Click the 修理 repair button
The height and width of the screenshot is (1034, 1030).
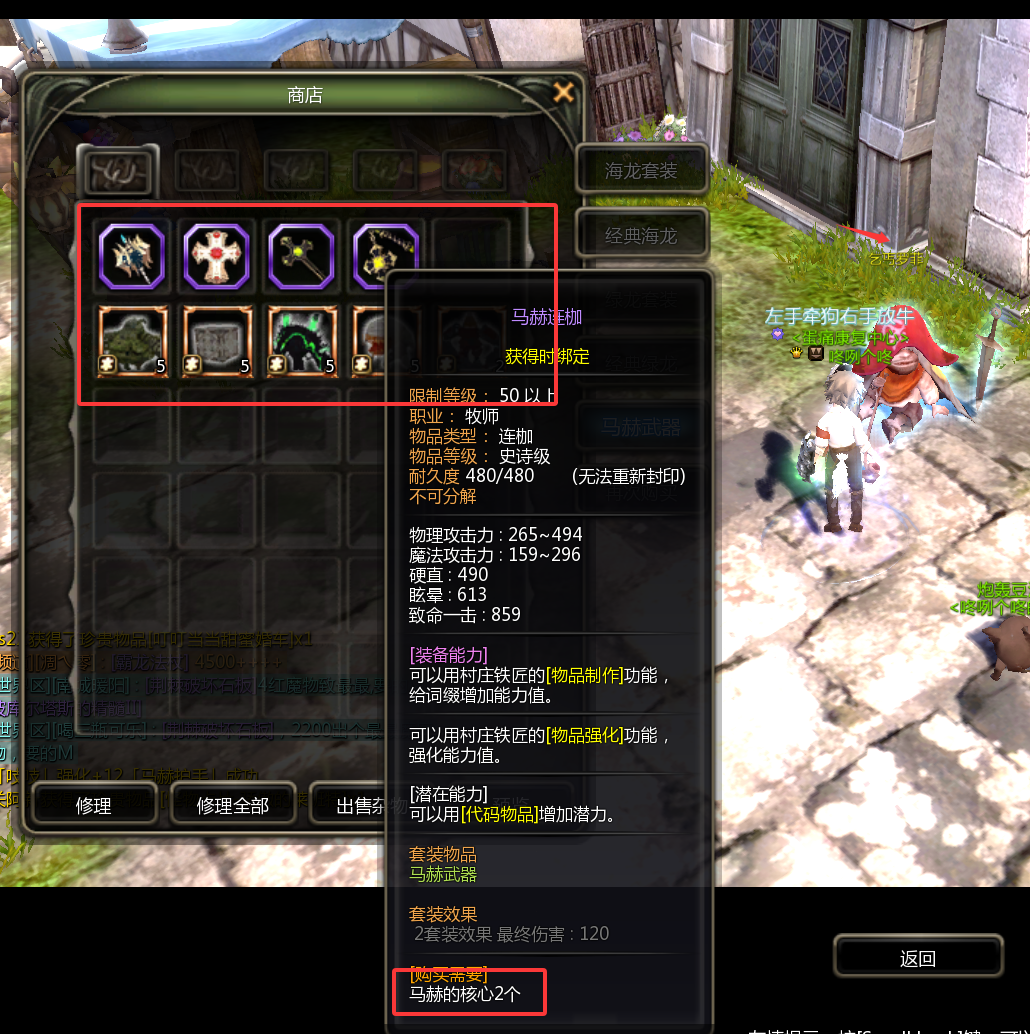[94, 805]
